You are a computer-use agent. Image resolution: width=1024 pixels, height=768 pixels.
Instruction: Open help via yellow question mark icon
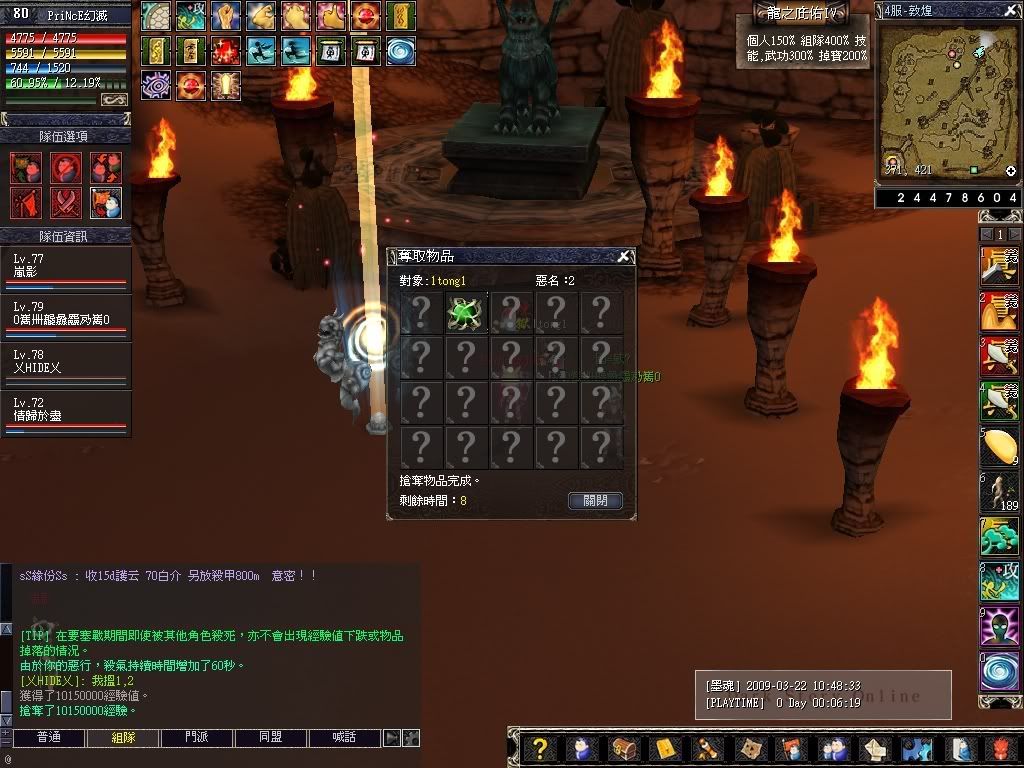pyautogui.click(x=540, y=748)
